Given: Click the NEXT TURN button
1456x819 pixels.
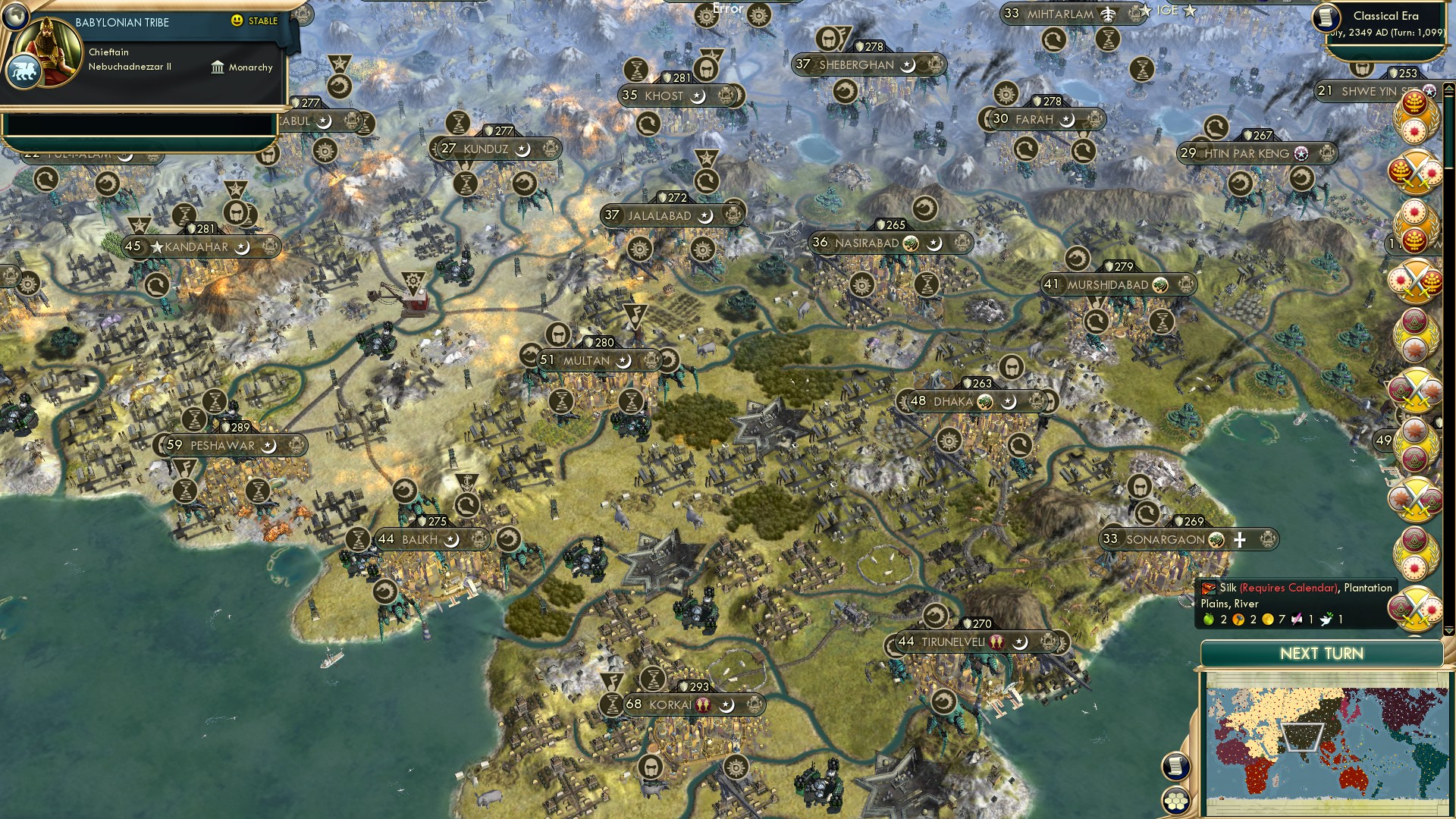Looking at the screenshot, I should (x=1321, y=653).
